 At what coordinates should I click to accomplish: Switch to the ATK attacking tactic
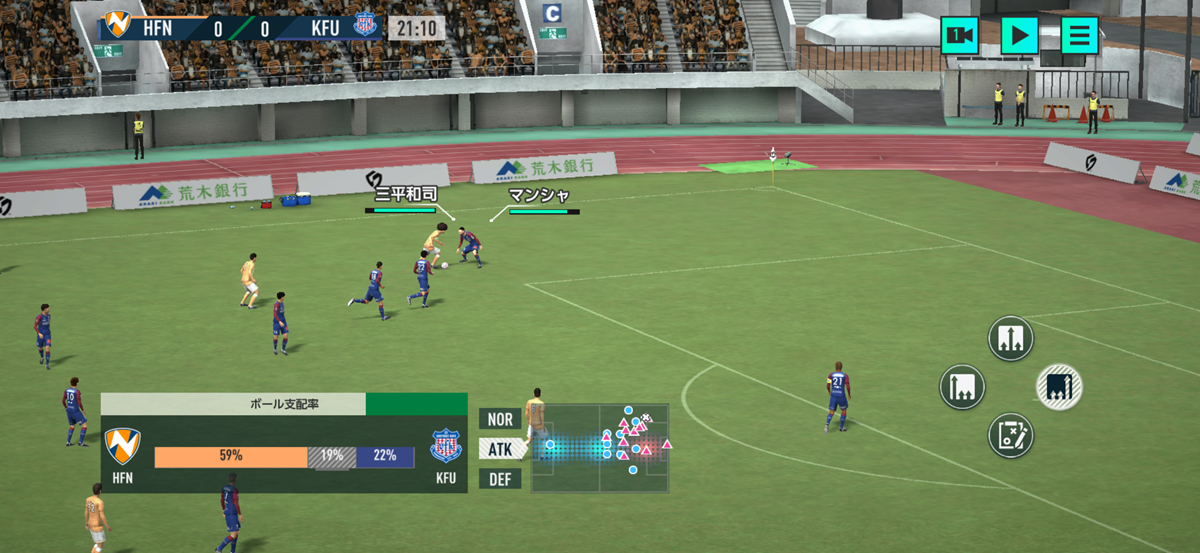point(500,449)
